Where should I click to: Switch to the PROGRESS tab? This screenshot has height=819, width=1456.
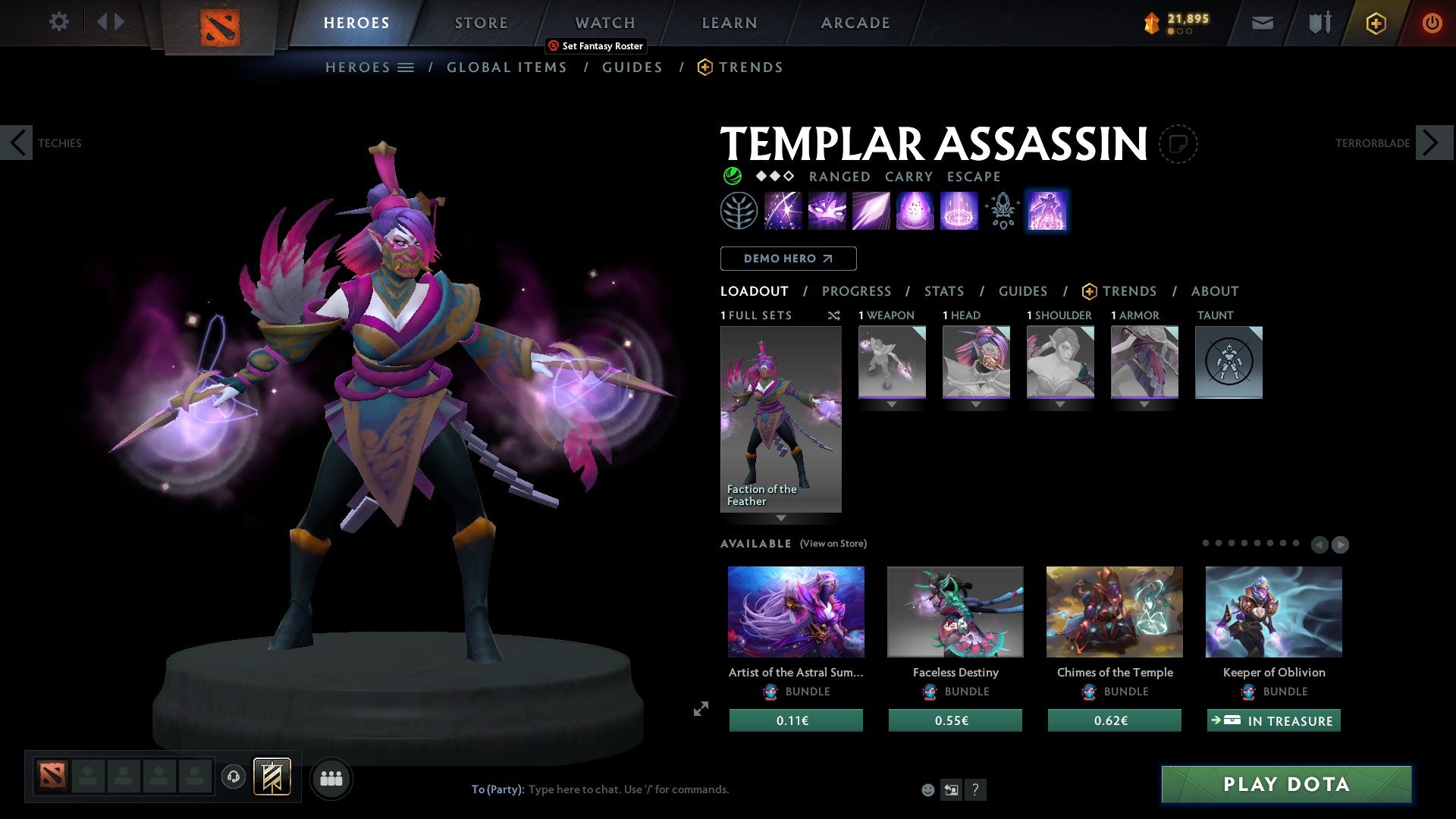pyautogui.click(x=857, y=291)
